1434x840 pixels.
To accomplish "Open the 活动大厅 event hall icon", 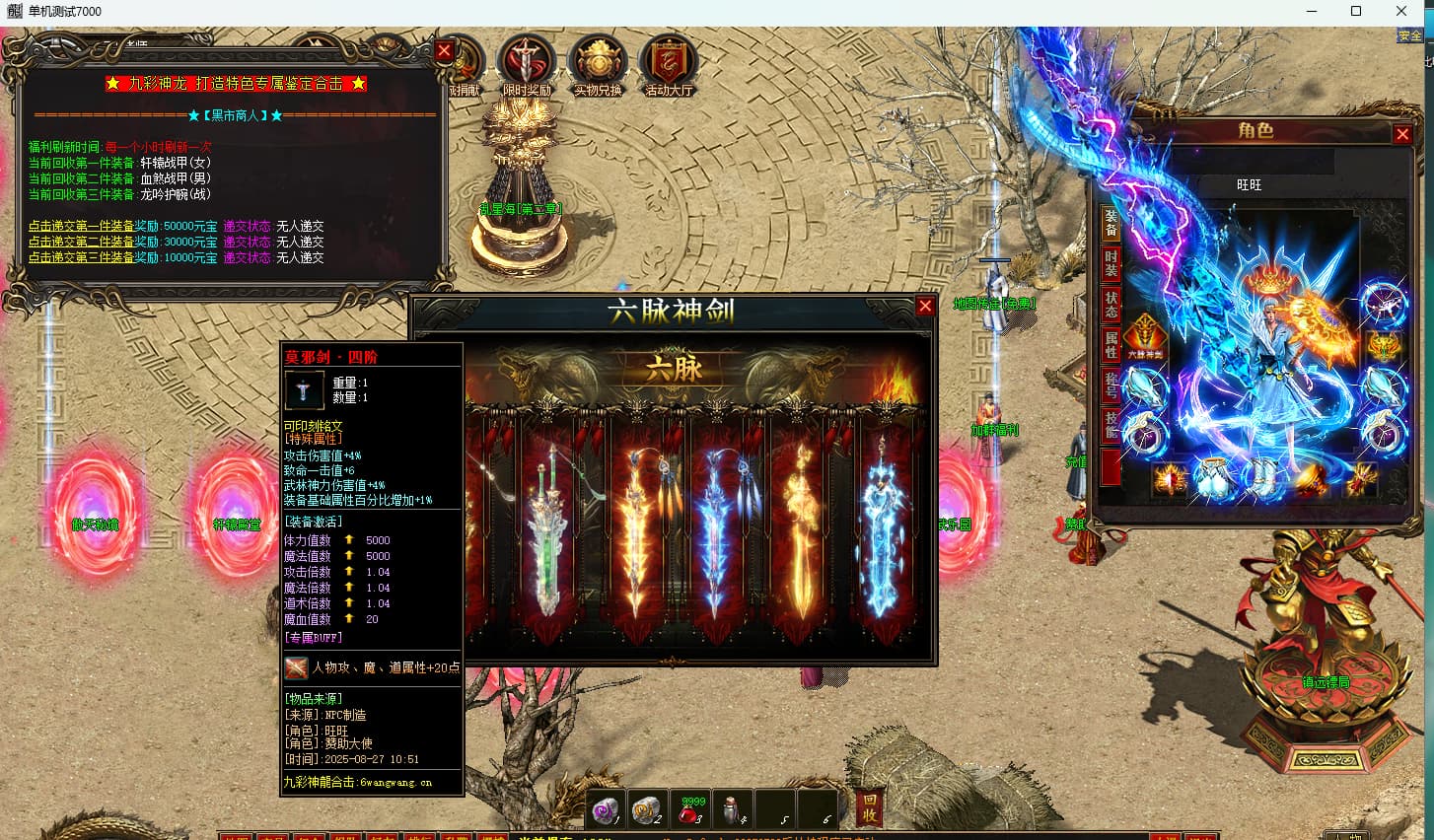I will [x=669, y=66].
